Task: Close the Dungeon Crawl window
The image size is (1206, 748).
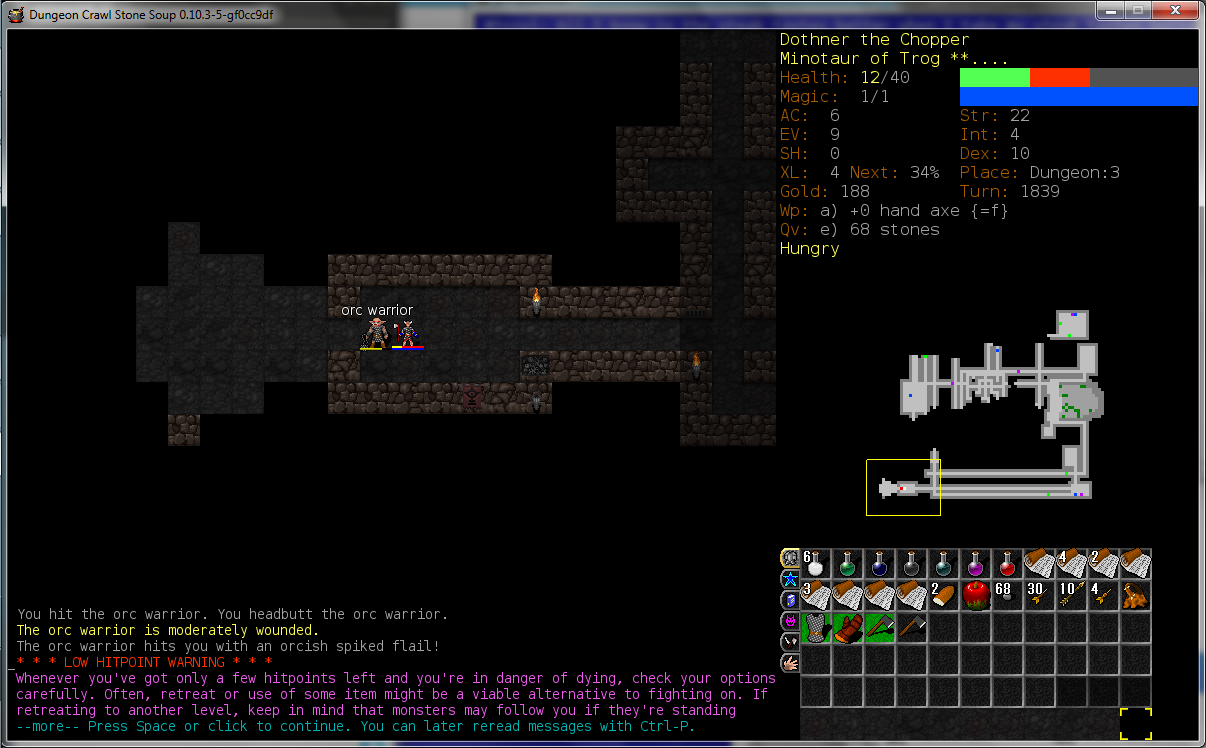Action: (1173, 10)
